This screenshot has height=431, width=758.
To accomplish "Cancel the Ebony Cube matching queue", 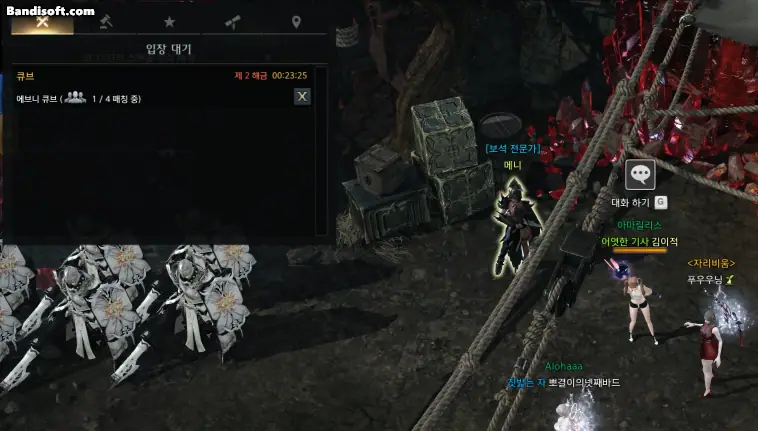I will (302, 97).
